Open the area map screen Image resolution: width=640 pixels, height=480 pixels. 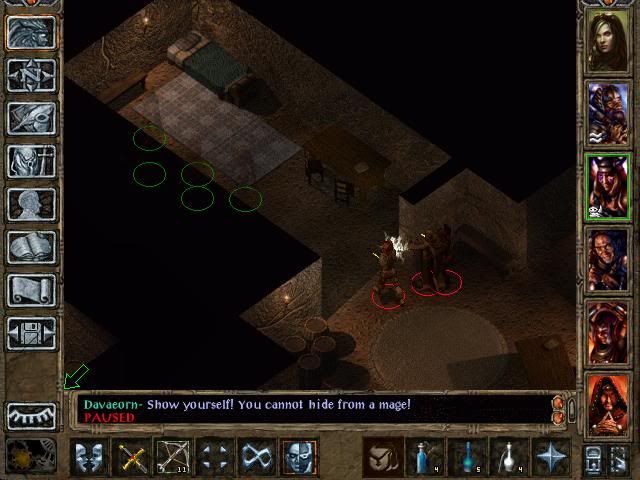[31, 73]
